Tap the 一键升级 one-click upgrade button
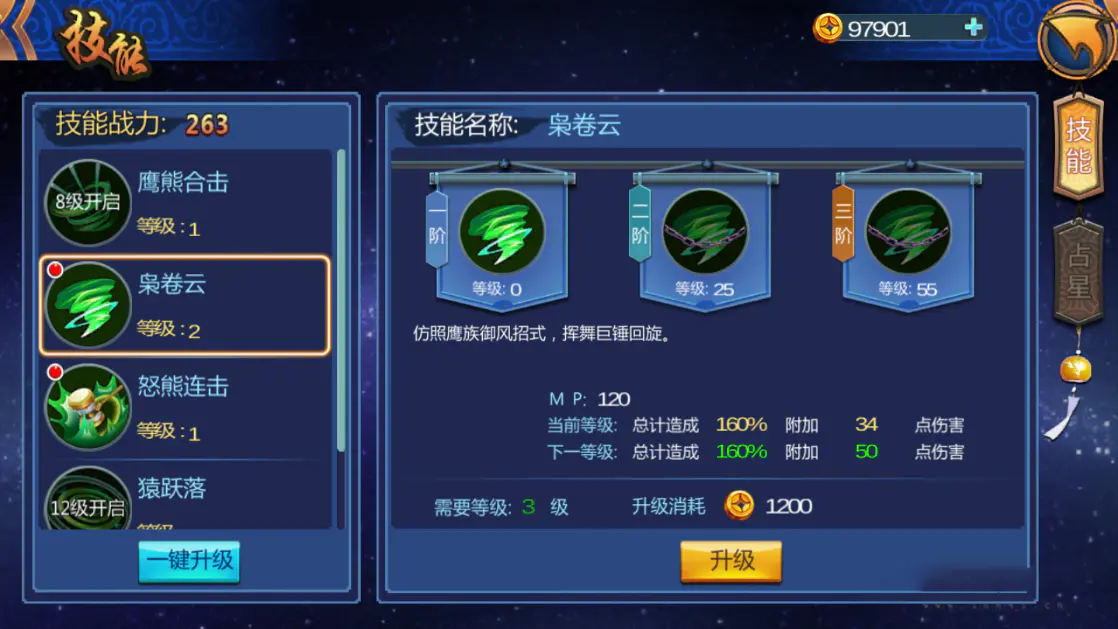Image resolution: width=1118 pixels, height=629 pixels. tap(189, 560)
